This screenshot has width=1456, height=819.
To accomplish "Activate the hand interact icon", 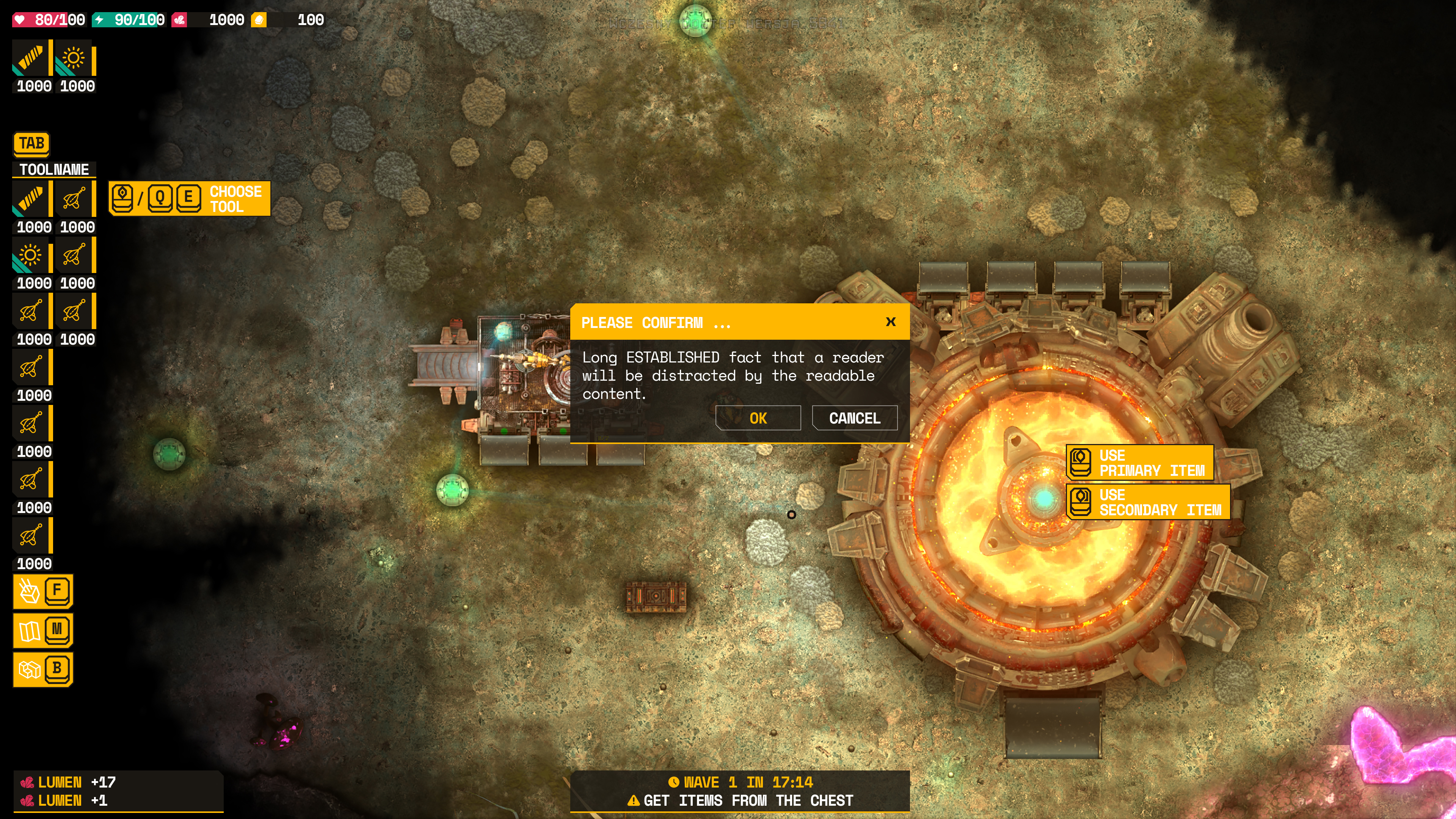I will tap(30, 591).
